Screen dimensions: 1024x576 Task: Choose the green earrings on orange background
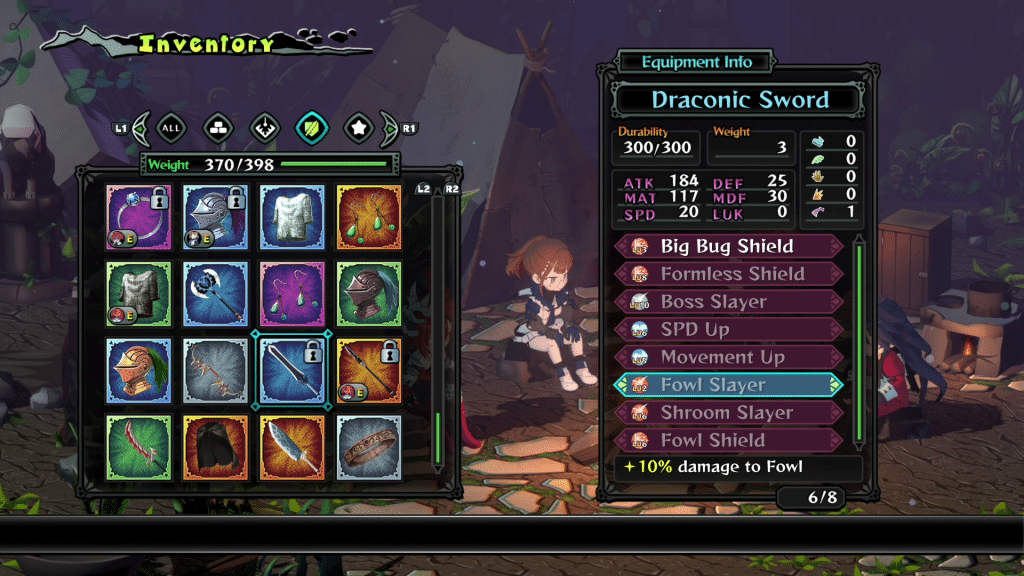pos(369,217)
